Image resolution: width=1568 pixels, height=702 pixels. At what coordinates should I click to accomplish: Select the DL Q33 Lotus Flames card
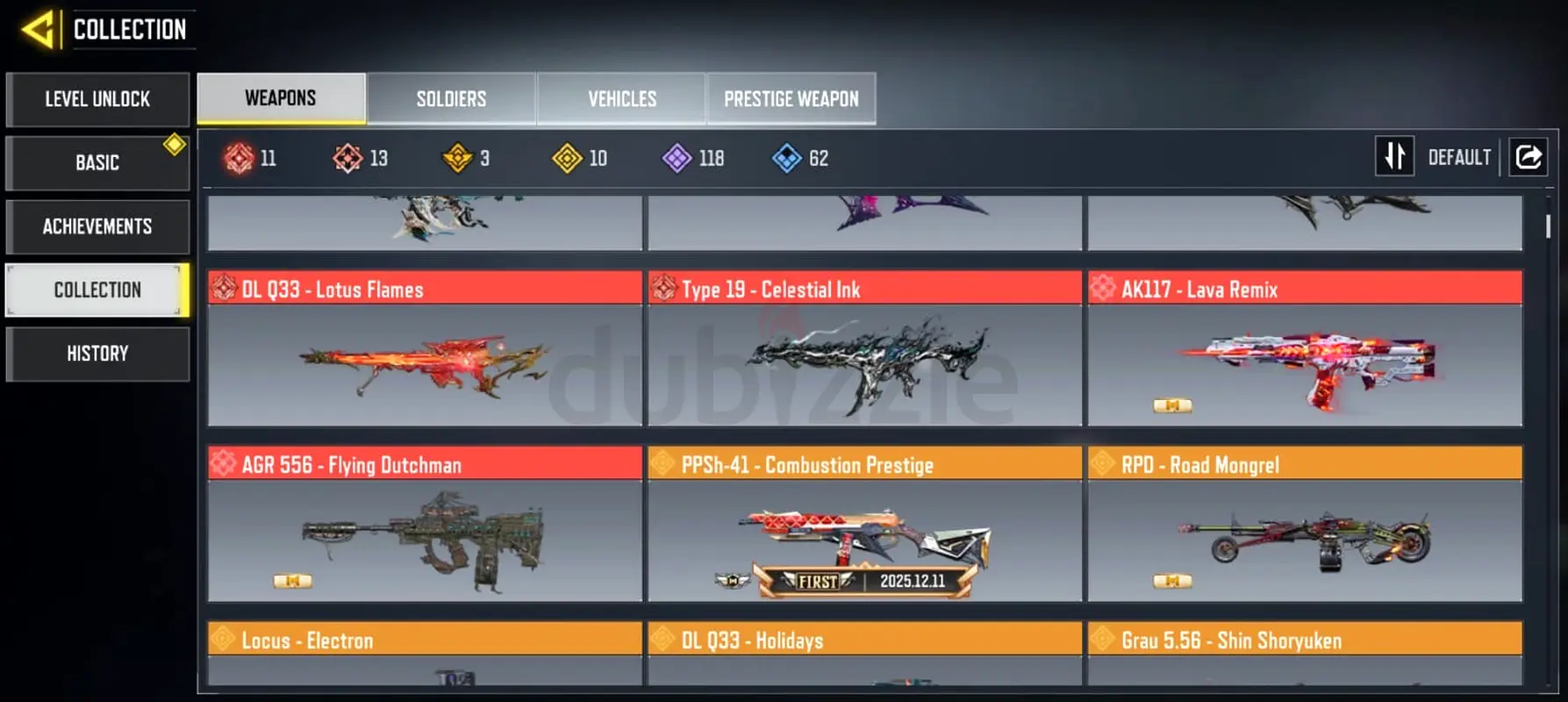point(425,349)
